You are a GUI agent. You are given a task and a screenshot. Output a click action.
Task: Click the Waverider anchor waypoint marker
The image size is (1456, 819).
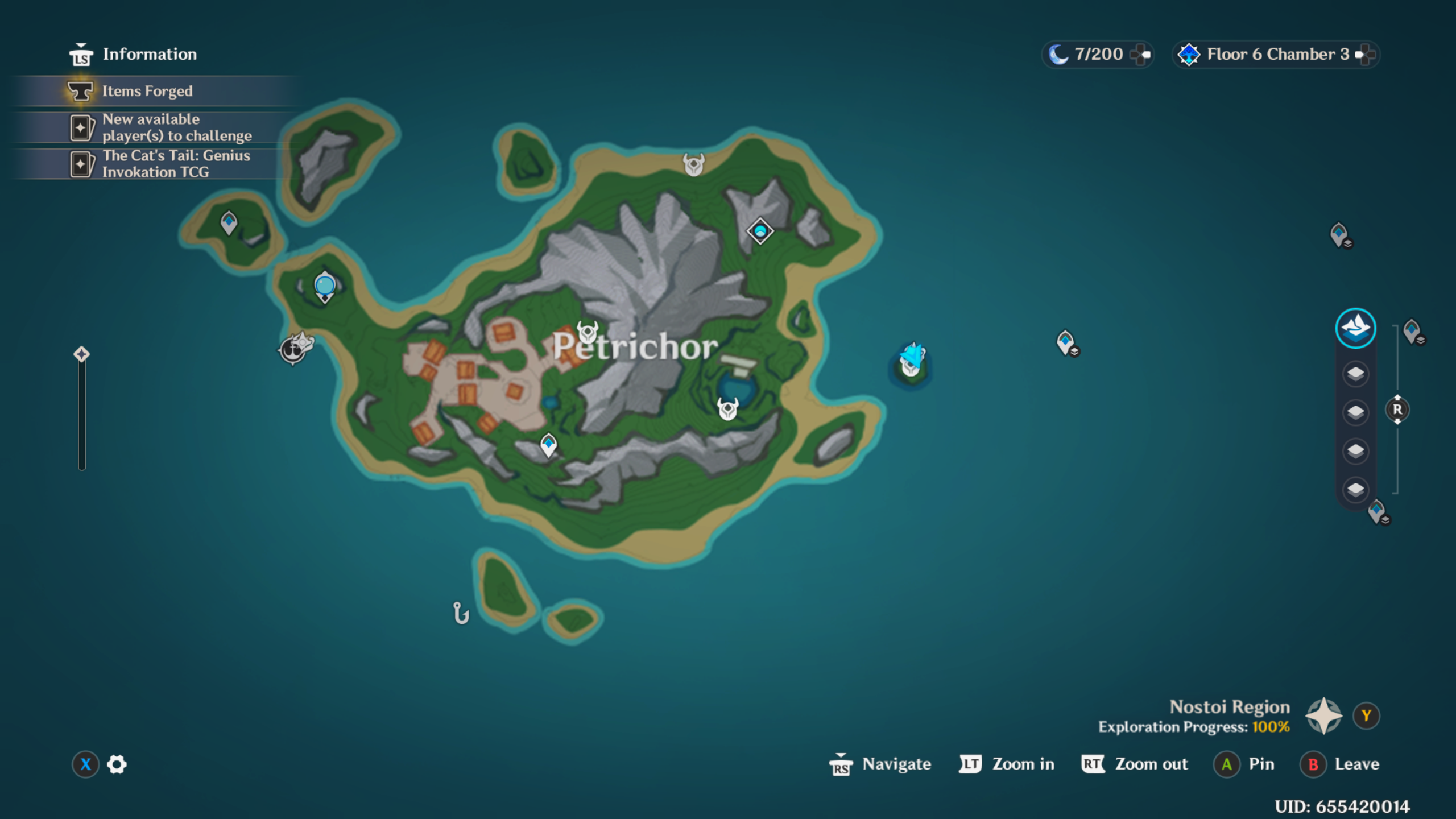pos(293,349)
